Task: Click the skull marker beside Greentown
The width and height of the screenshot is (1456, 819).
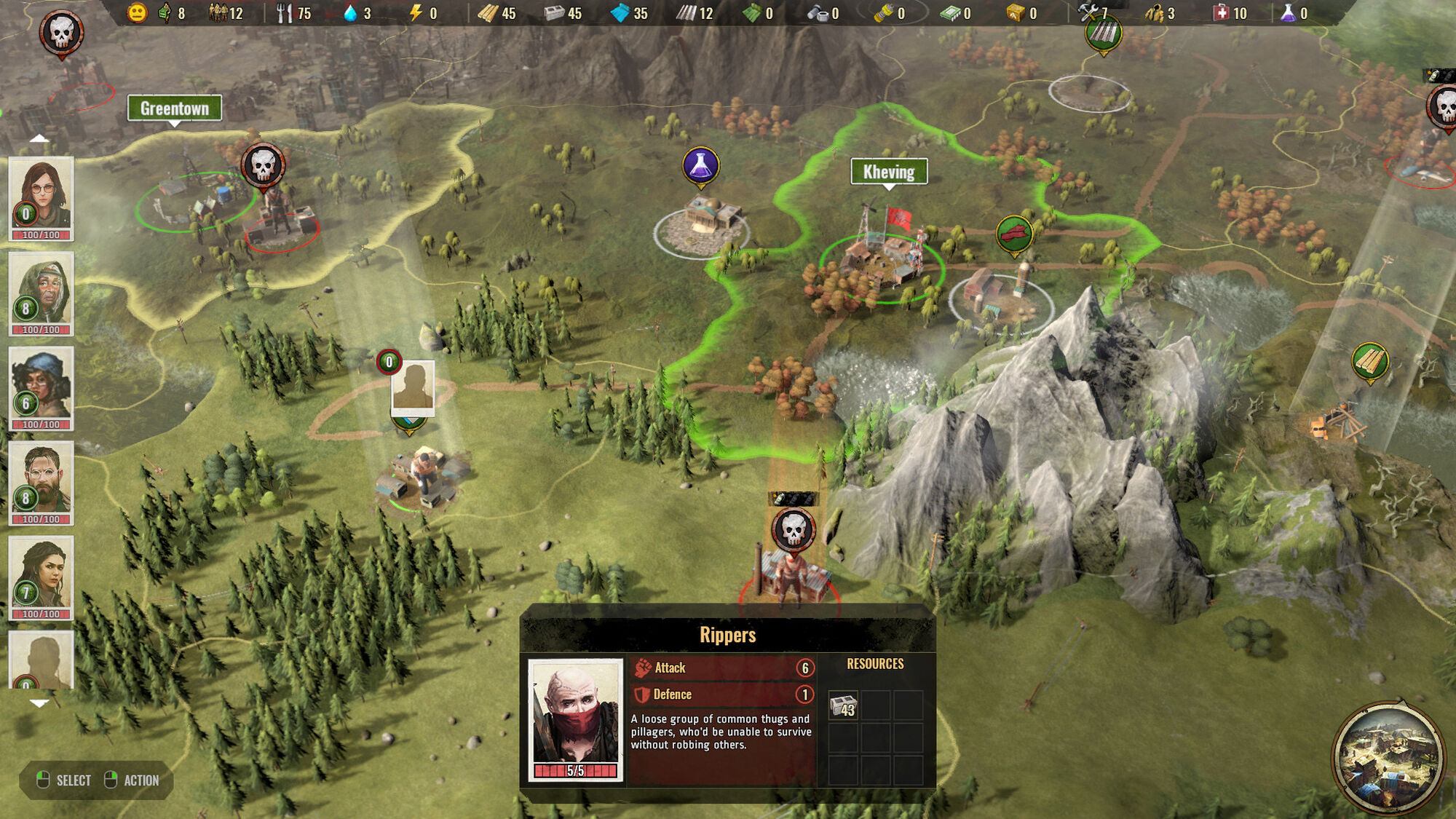Action: pyautogui.click(x=263, y=165)
